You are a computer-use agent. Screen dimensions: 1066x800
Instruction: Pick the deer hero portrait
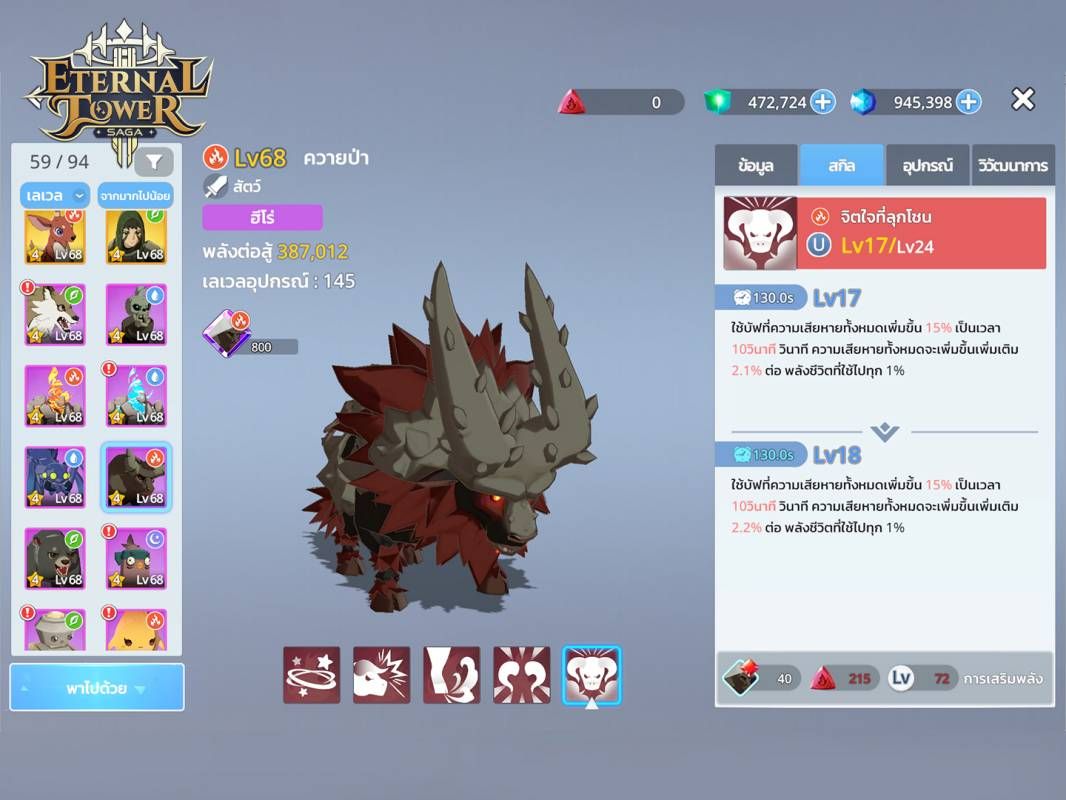click(55, 236)
